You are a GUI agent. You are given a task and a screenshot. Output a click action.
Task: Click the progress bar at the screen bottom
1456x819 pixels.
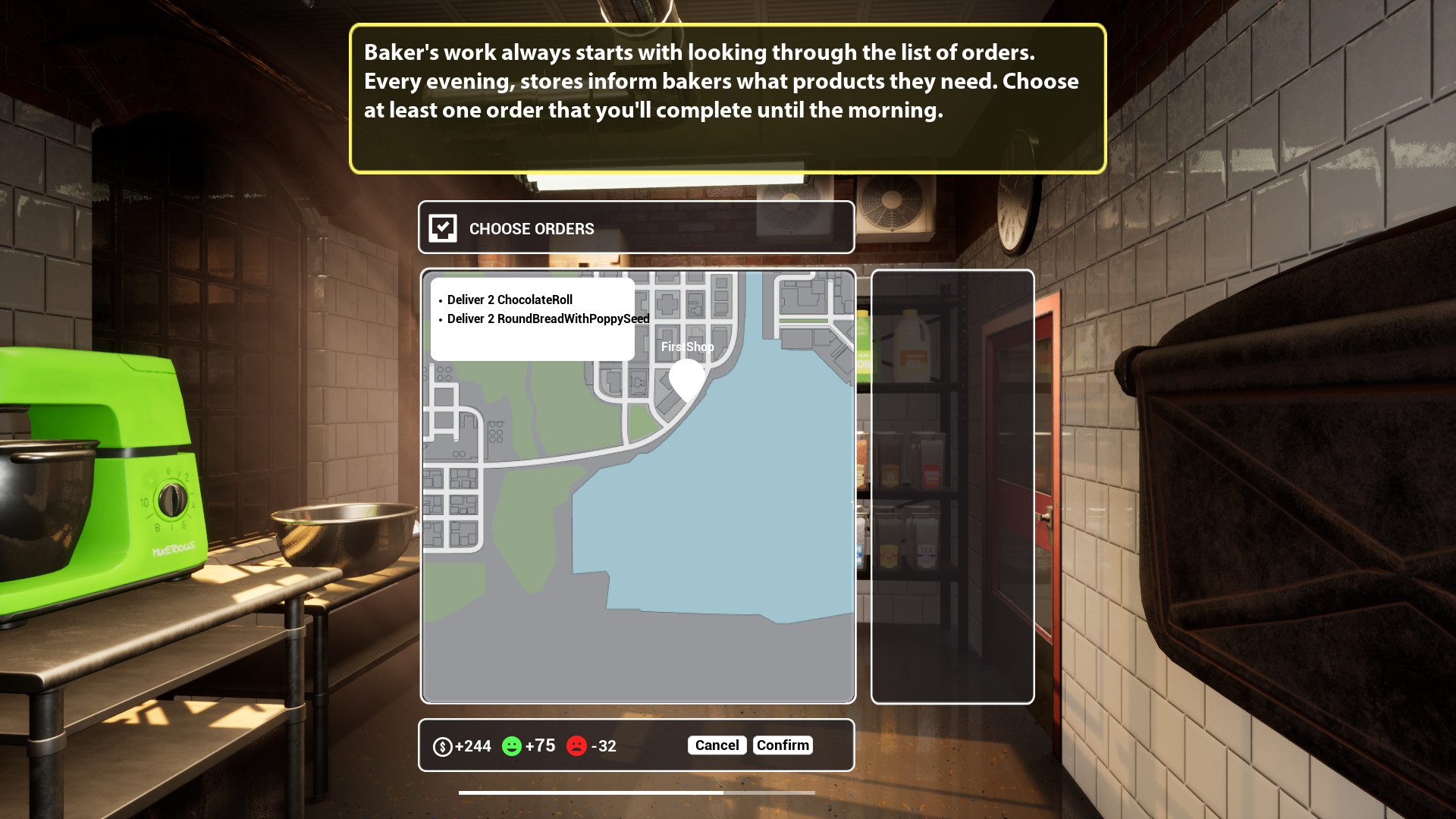click(637, 791)
